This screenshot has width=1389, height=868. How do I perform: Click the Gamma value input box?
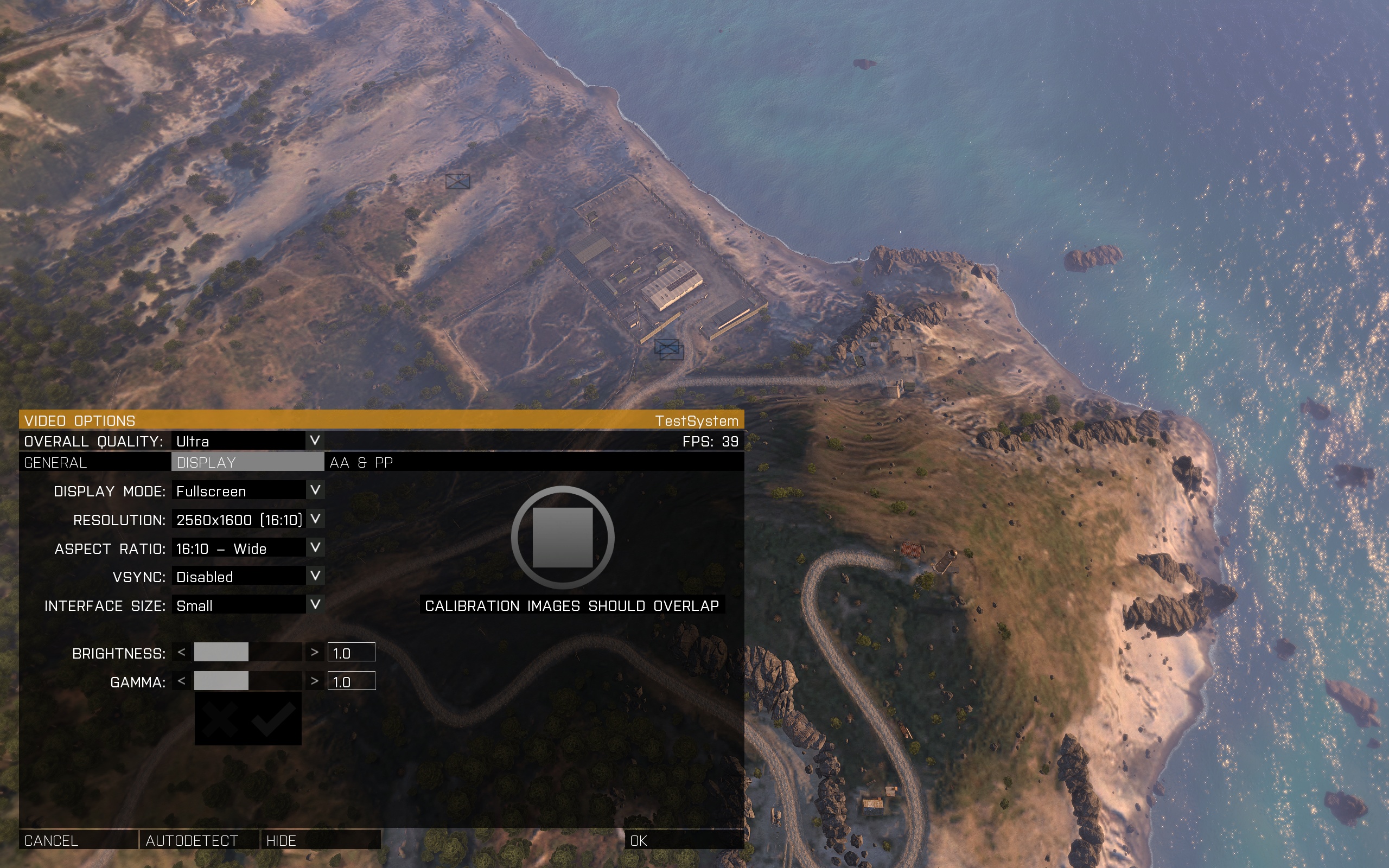[x=351, y=681]
